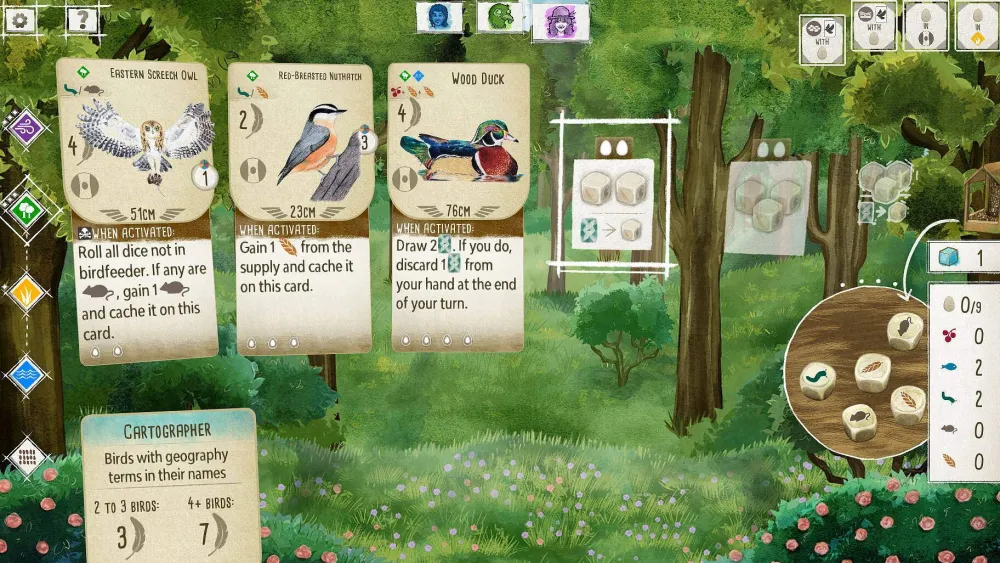View the purple hat player portrait
Image resolution: width=1000 pixels, height=563 pixels.
pyautogui.click(x=560, y=20)
